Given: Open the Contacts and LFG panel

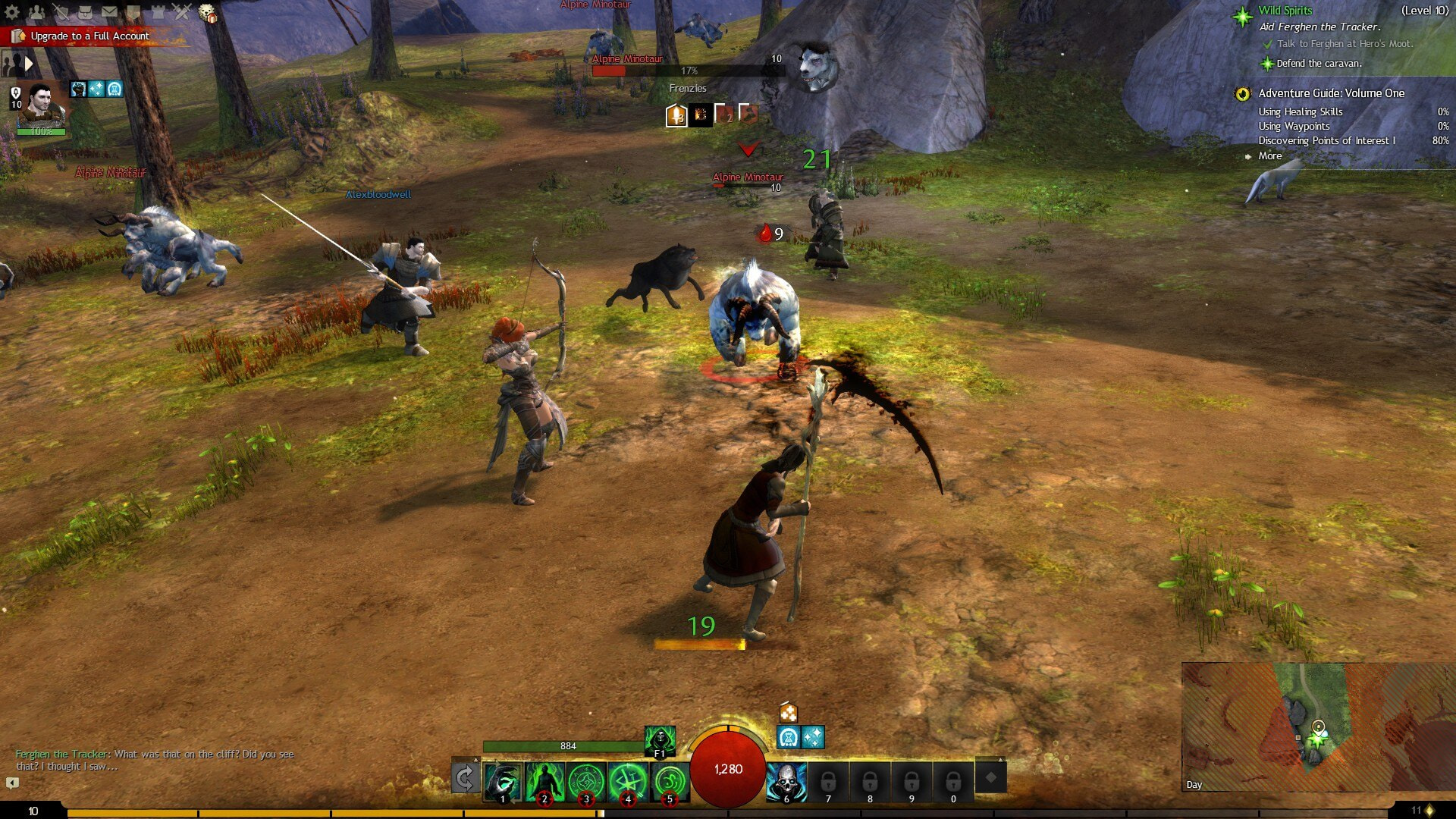Looking at the screenshot, I should (36, 11).
